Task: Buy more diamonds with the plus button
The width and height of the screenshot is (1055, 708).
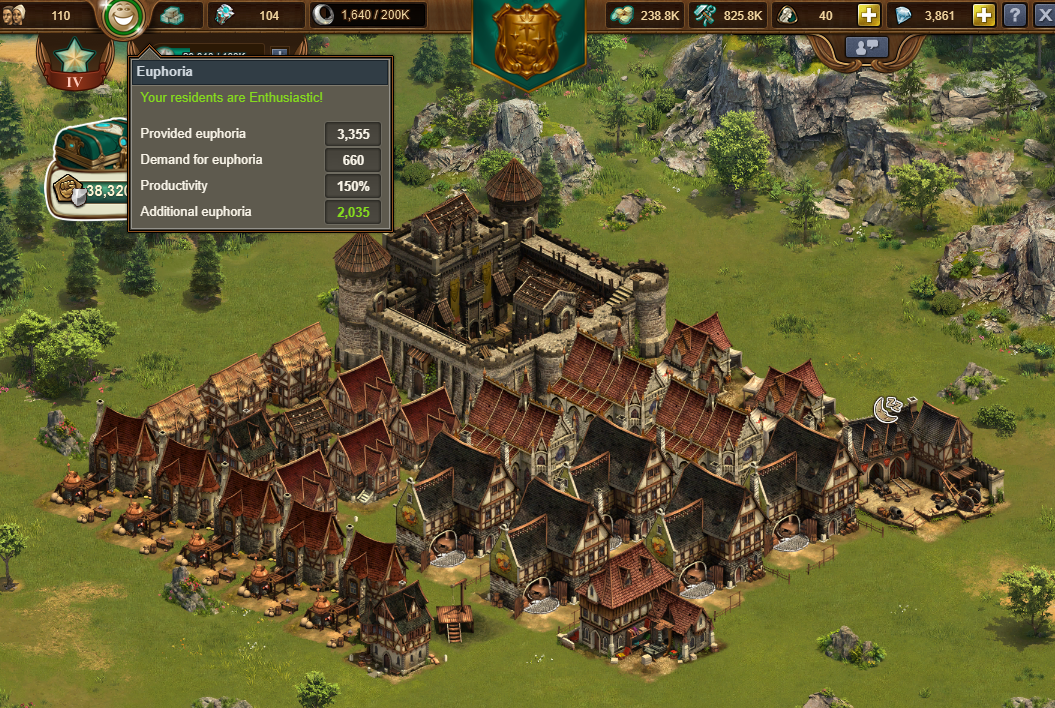Action: [x=984, y=15]
